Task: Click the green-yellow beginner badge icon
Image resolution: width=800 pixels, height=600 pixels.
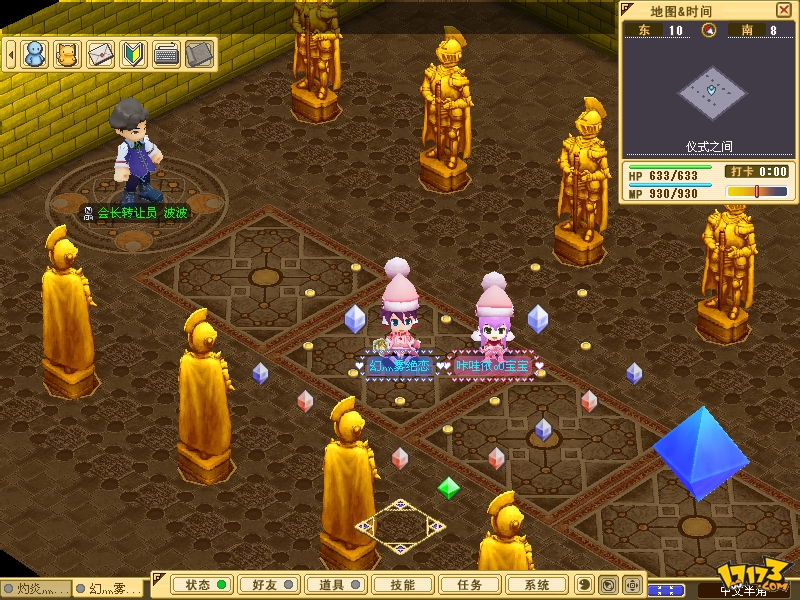Action: [133, 54]
